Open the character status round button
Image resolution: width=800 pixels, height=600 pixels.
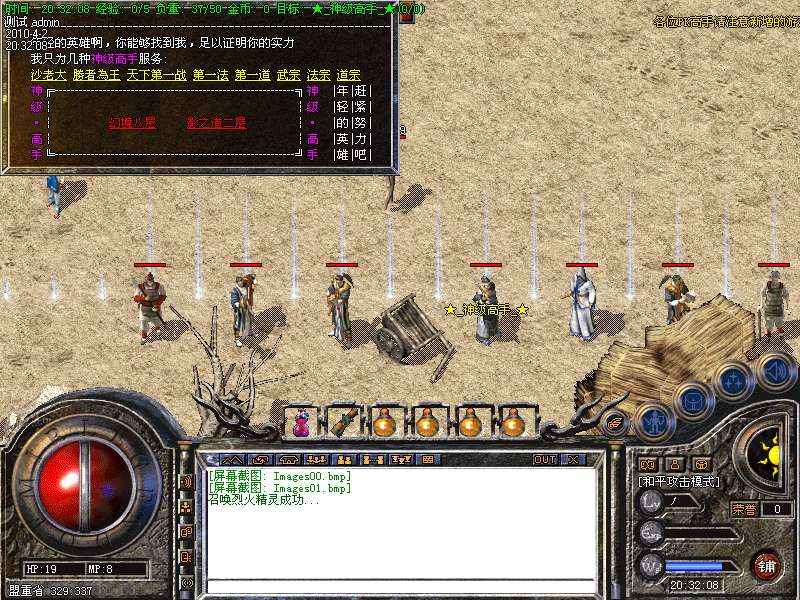pyautogui.click(x=652, y=421)
